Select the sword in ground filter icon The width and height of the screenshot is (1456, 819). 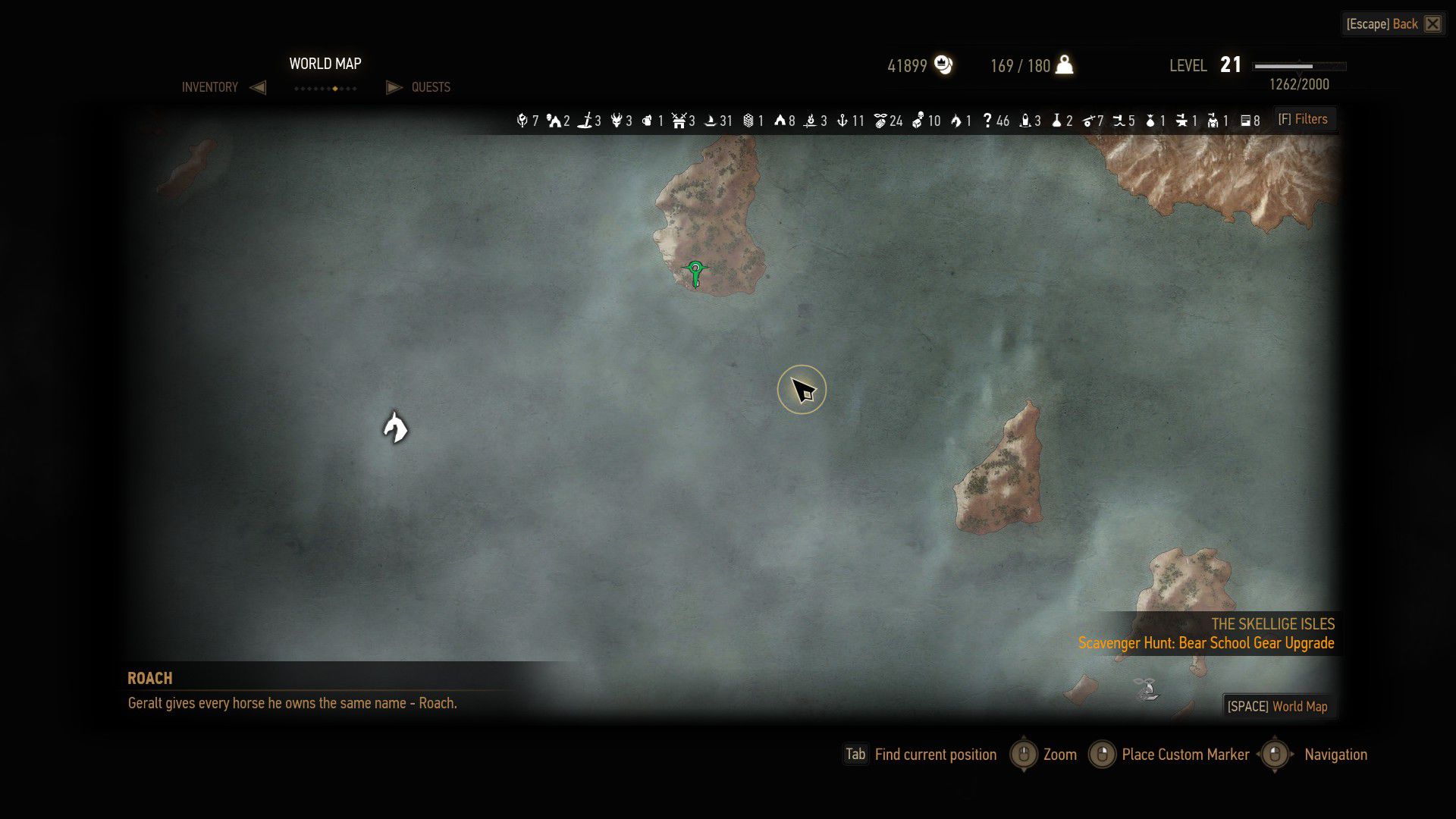585,121
